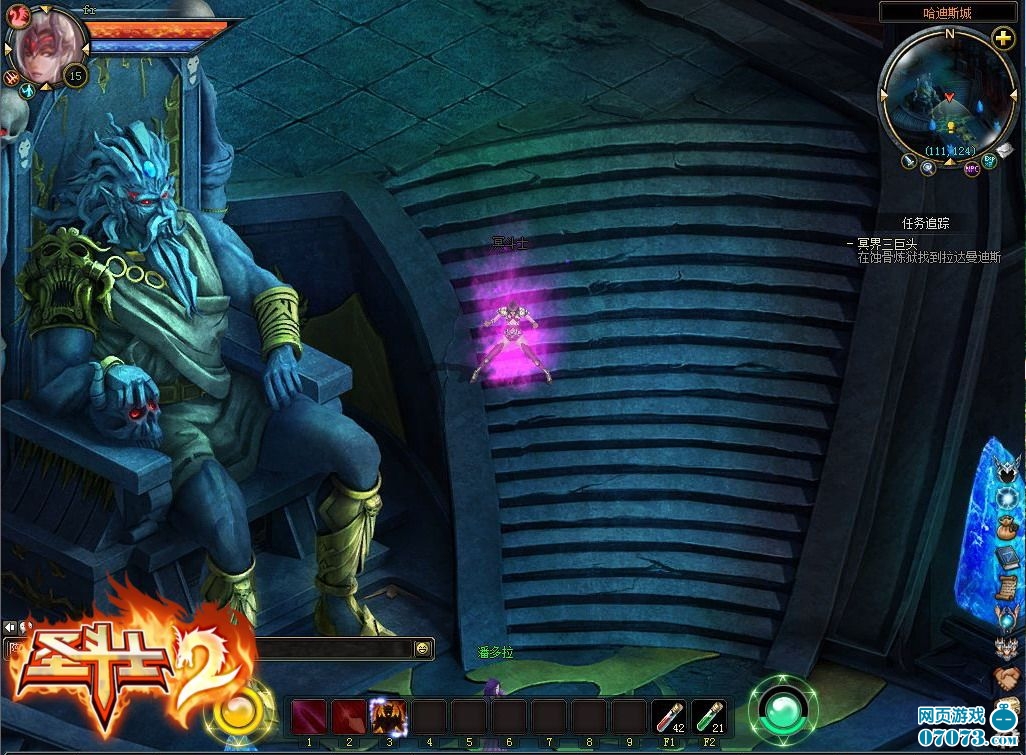Use the green potion in F2 slot

tap(709, 717)
